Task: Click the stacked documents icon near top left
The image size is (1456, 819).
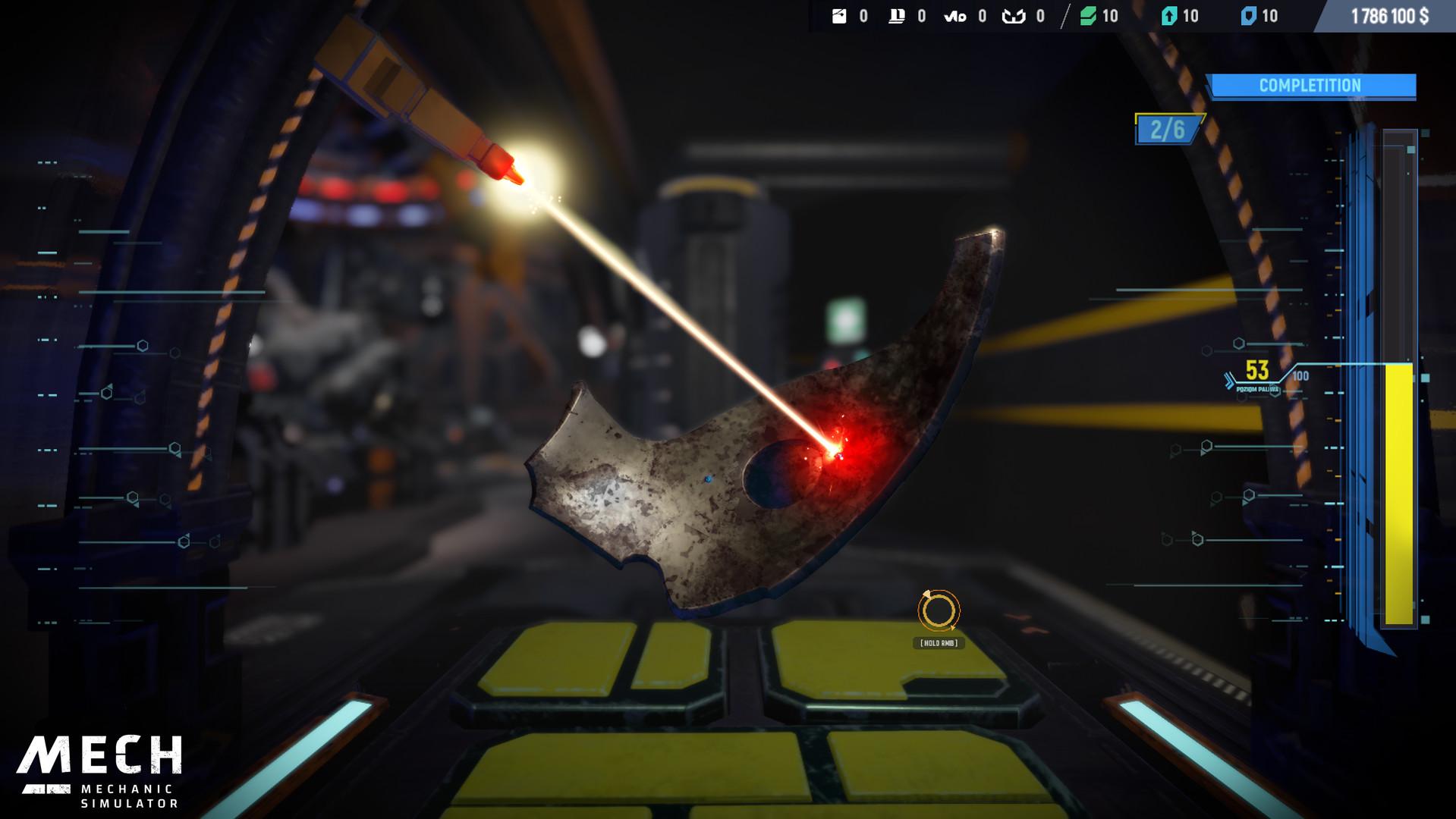Action: coord(895,14)
